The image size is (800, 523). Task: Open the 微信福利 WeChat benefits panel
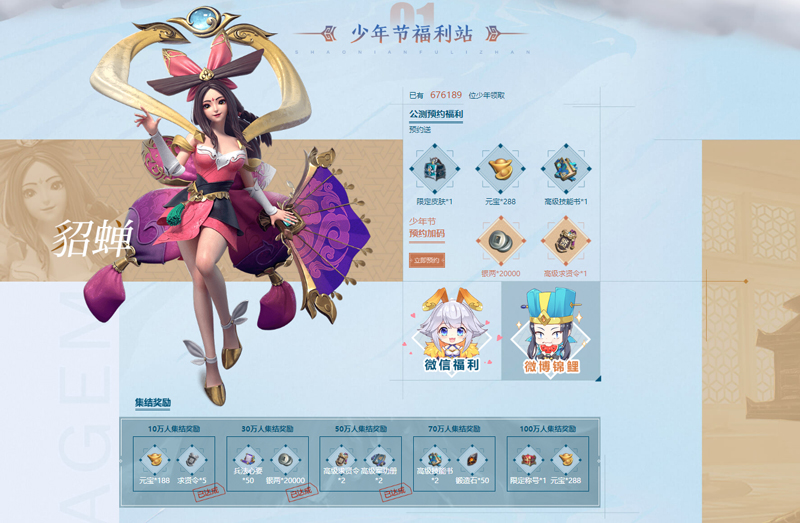pyautogui.click(x=451, y=330)
